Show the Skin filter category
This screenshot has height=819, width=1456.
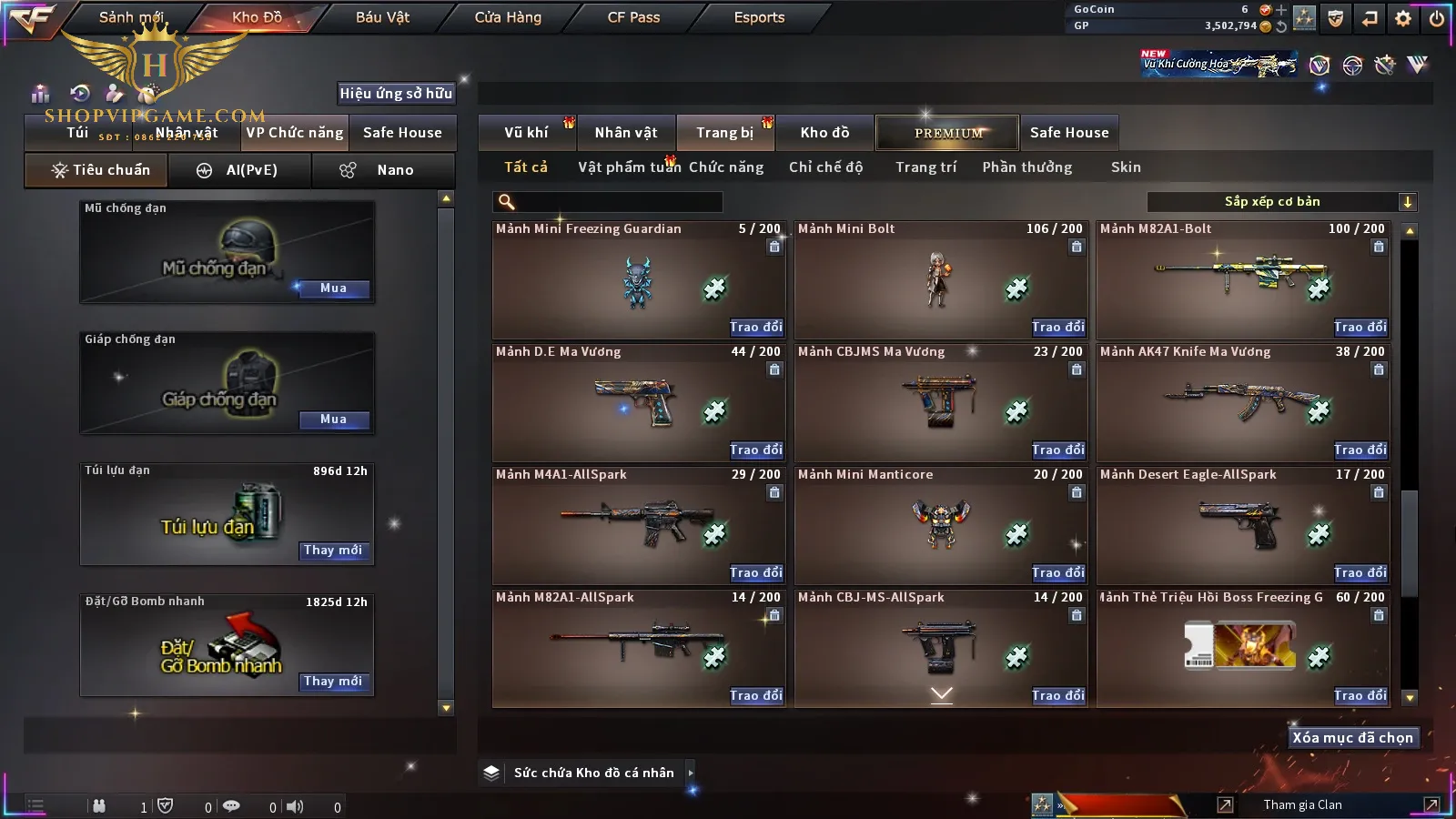(1126, 167)
